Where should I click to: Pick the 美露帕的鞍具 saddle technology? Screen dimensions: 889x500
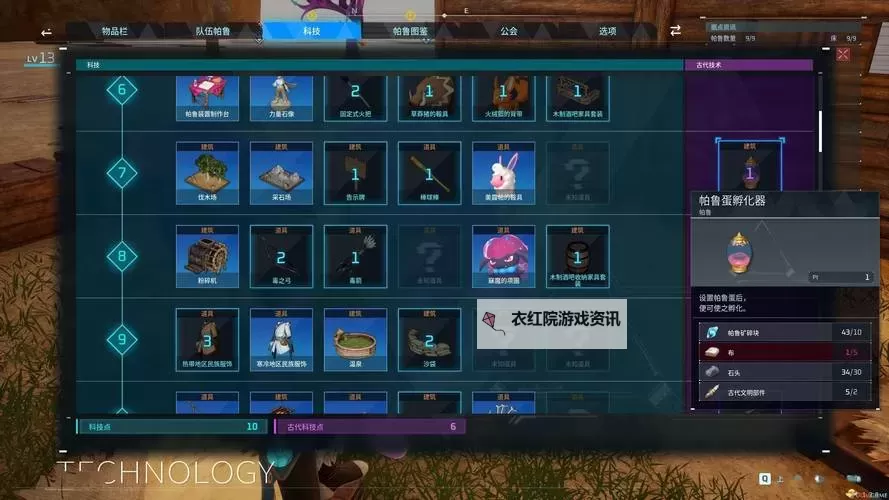[503, 173]
